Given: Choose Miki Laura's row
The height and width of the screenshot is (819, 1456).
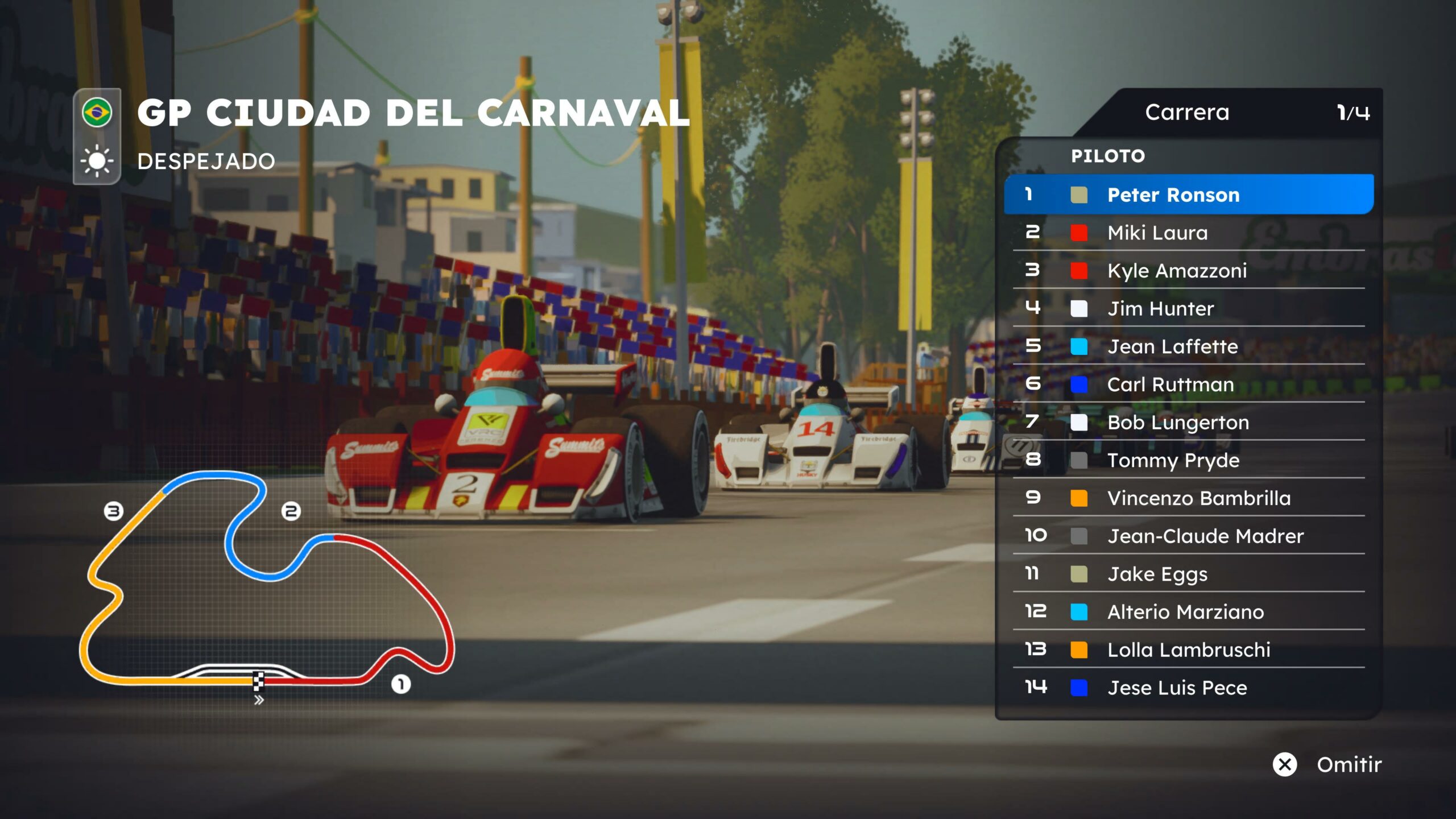Looking at the screenshot, I should click(1189, 233).
